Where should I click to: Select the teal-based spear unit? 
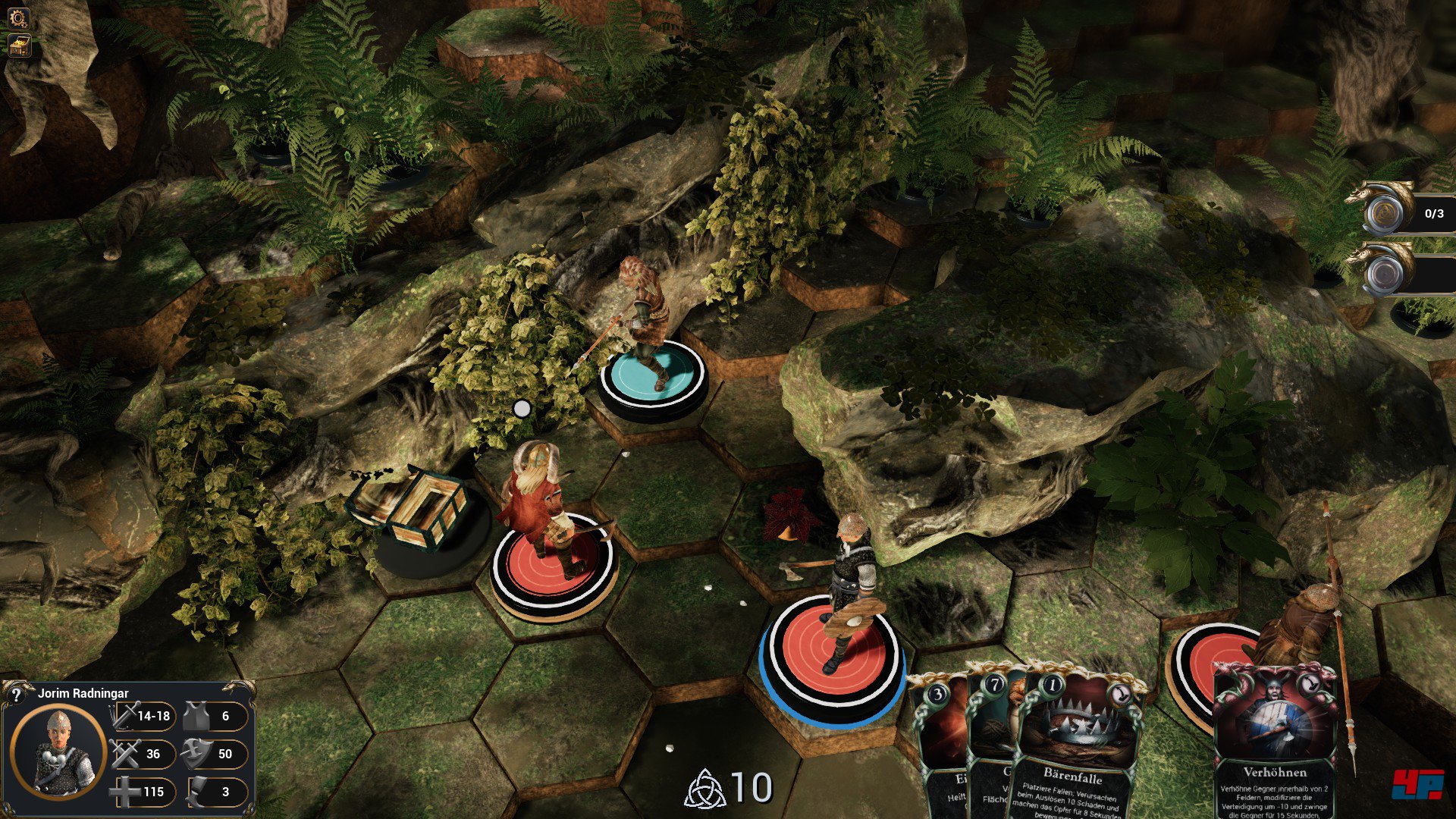tap(651, 375)
